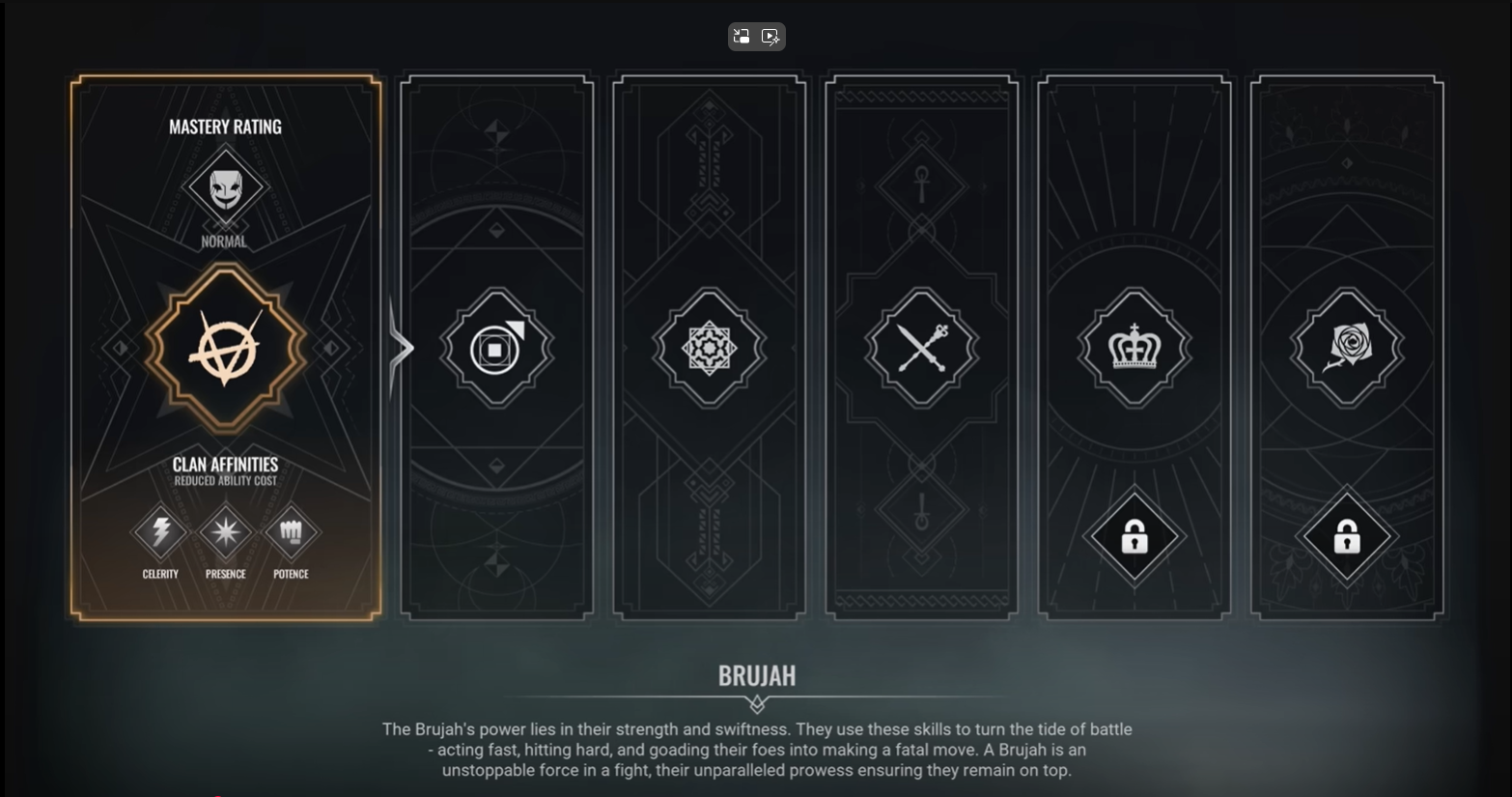This screenshot has width=1512, height=797.
Task: Choose the locked crown emblem clan card
Action: [1134, 347]
